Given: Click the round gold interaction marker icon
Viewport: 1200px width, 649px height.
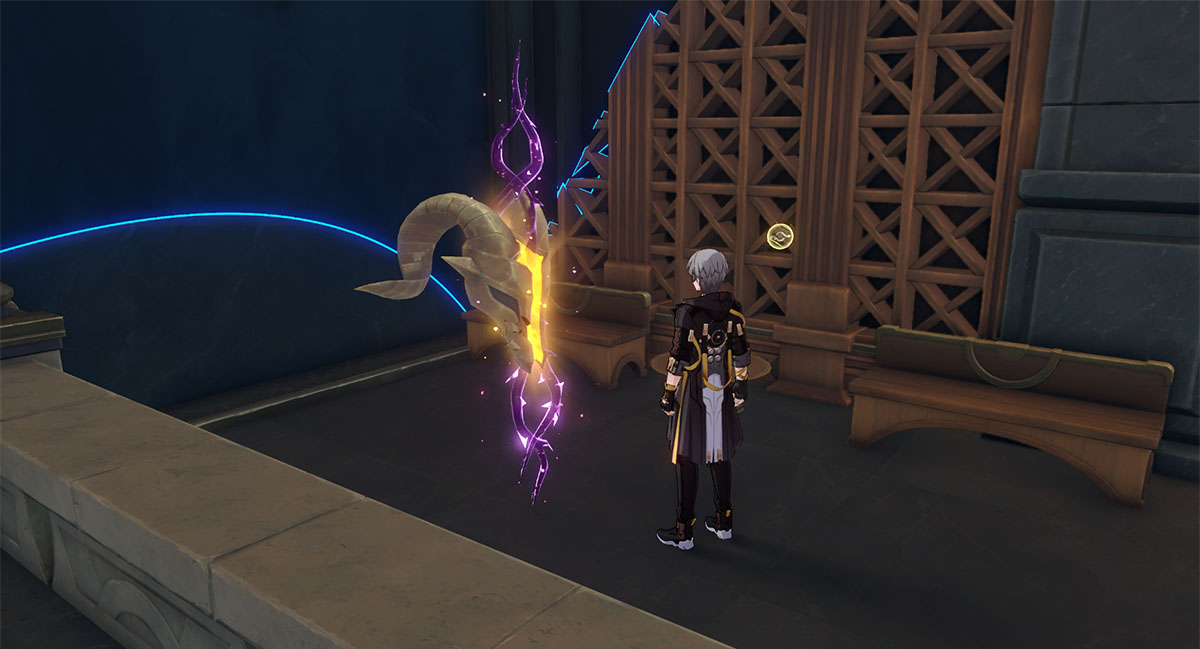Looking at the screenshot, I should coord(778,237).
